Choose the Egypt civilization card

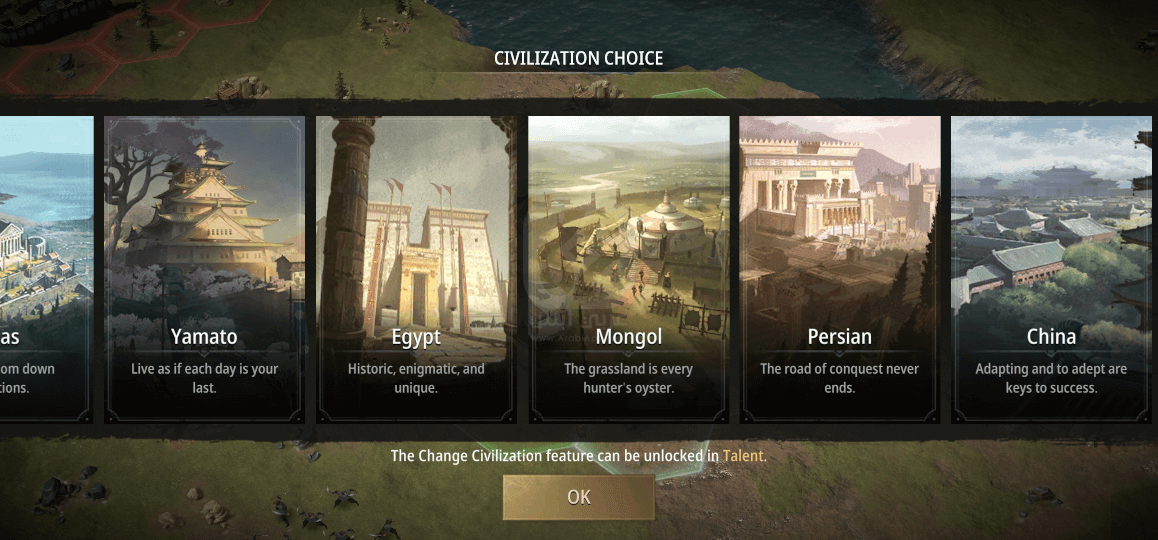[416, 270]
